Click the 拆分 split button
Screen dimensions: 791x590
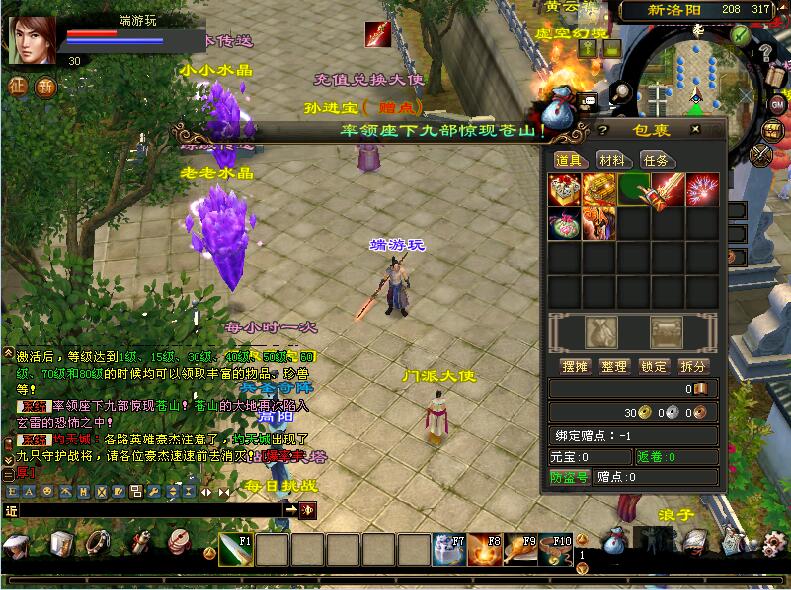(x=693, y=366)
